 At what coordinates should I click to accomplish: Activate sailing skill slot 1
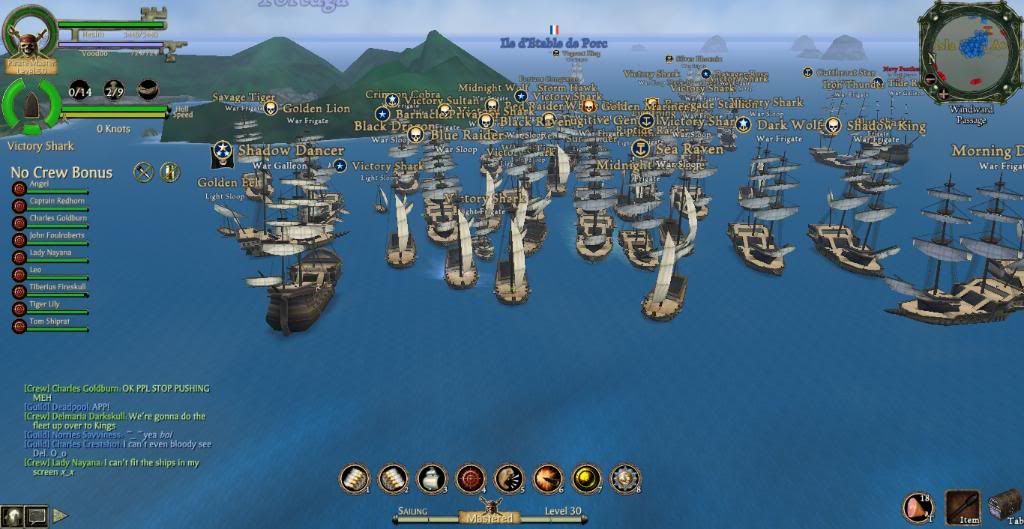[x=355, y=479]
